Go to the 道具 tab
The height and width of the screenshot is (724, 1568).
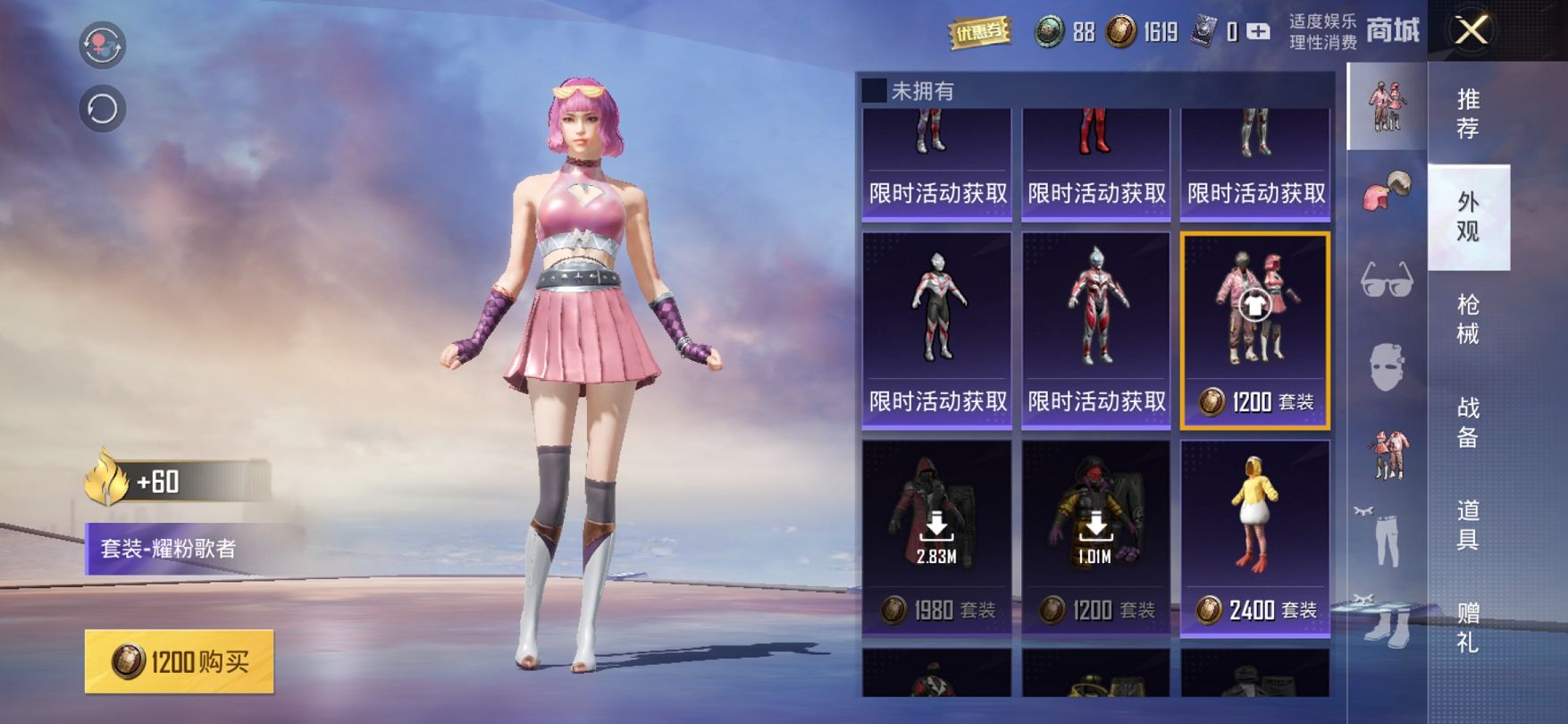pyautogui.click(x=1467, y=525)
